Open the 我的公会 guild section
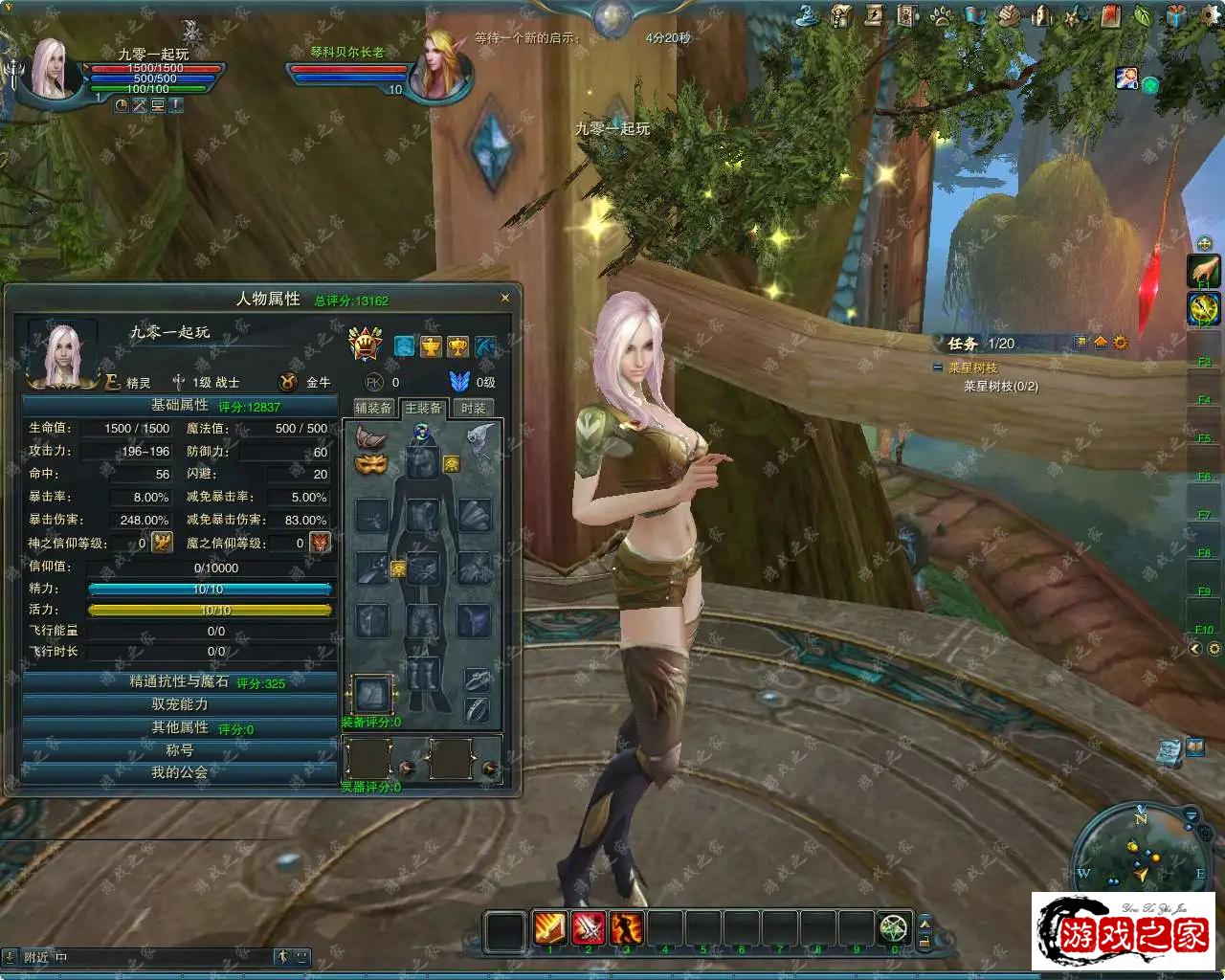 point(180,772)
